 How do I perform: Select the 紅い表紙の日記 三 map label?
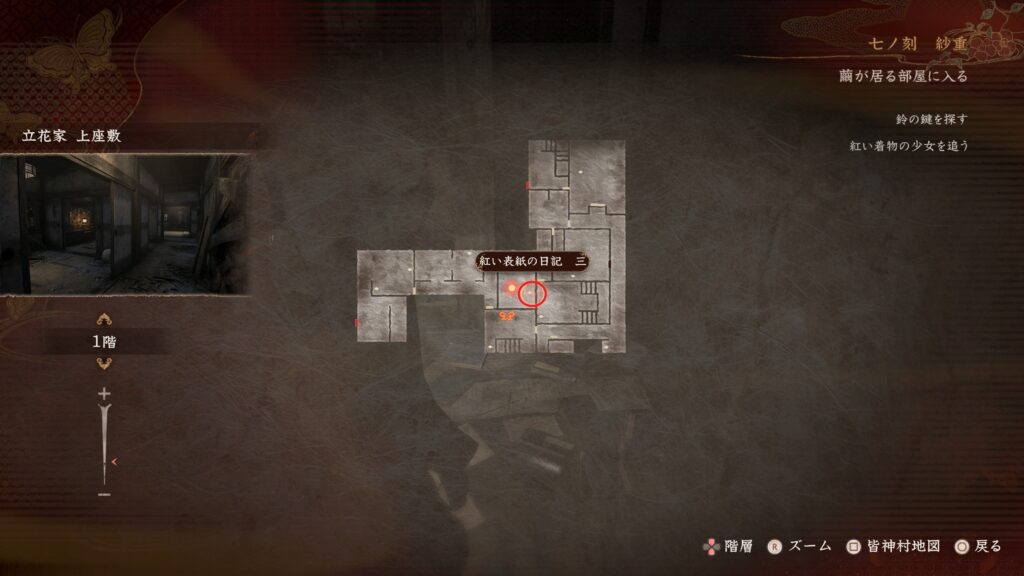point(531,261)
